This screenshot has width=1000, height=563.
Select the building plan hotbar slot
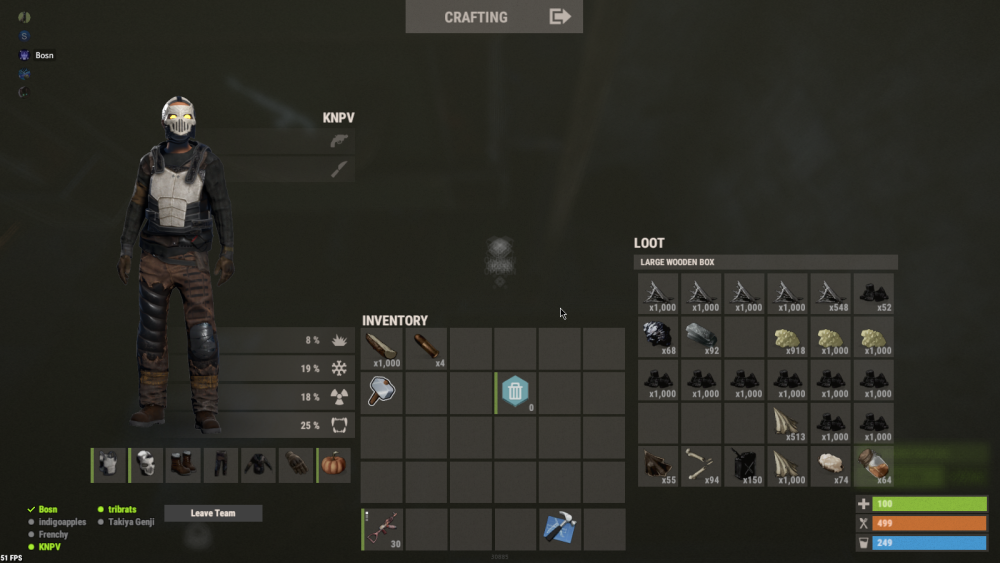pyautogui.click(x=559, y=529)
